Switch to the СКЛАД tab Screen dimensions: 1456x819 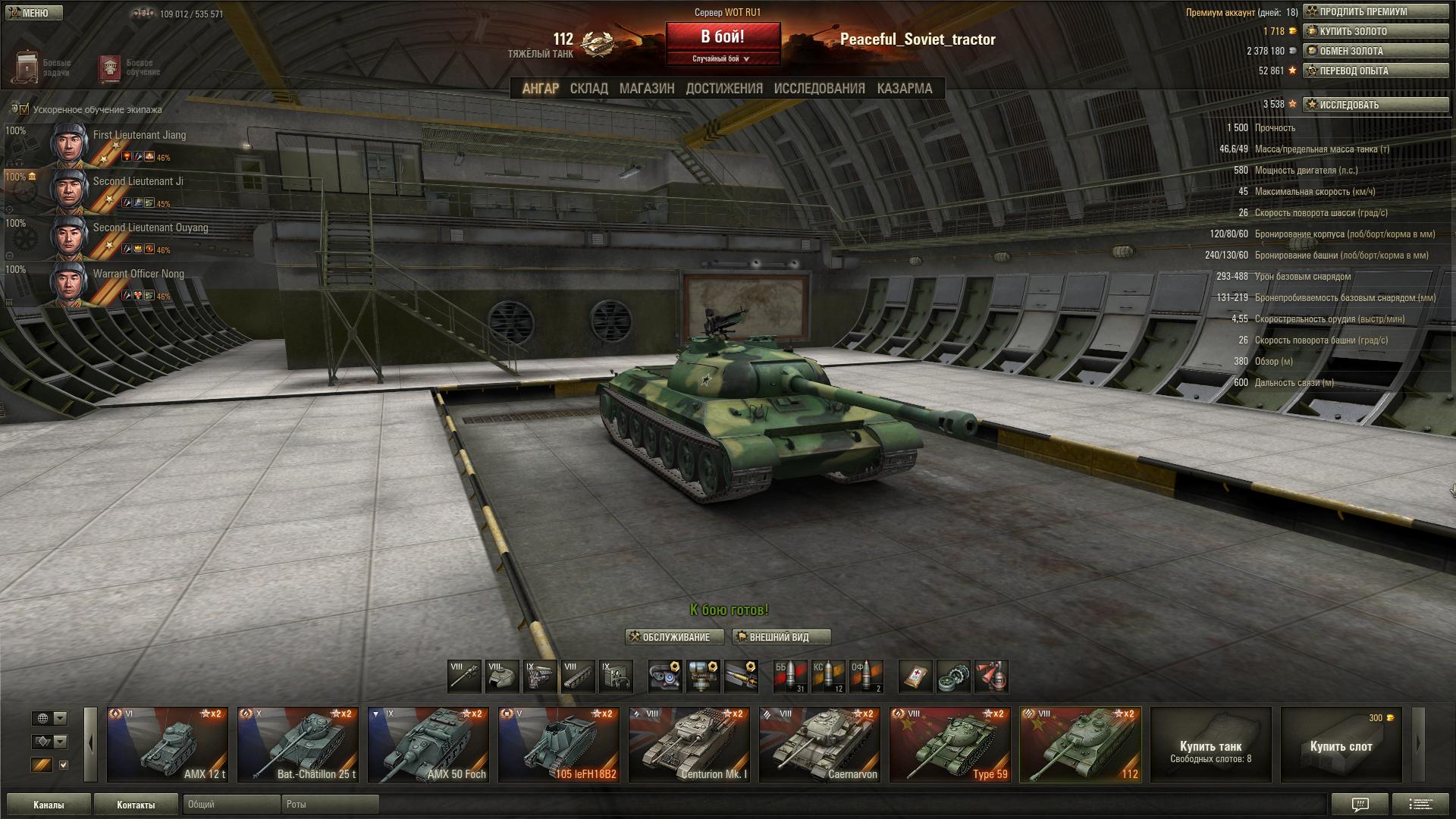coord(588,89)
